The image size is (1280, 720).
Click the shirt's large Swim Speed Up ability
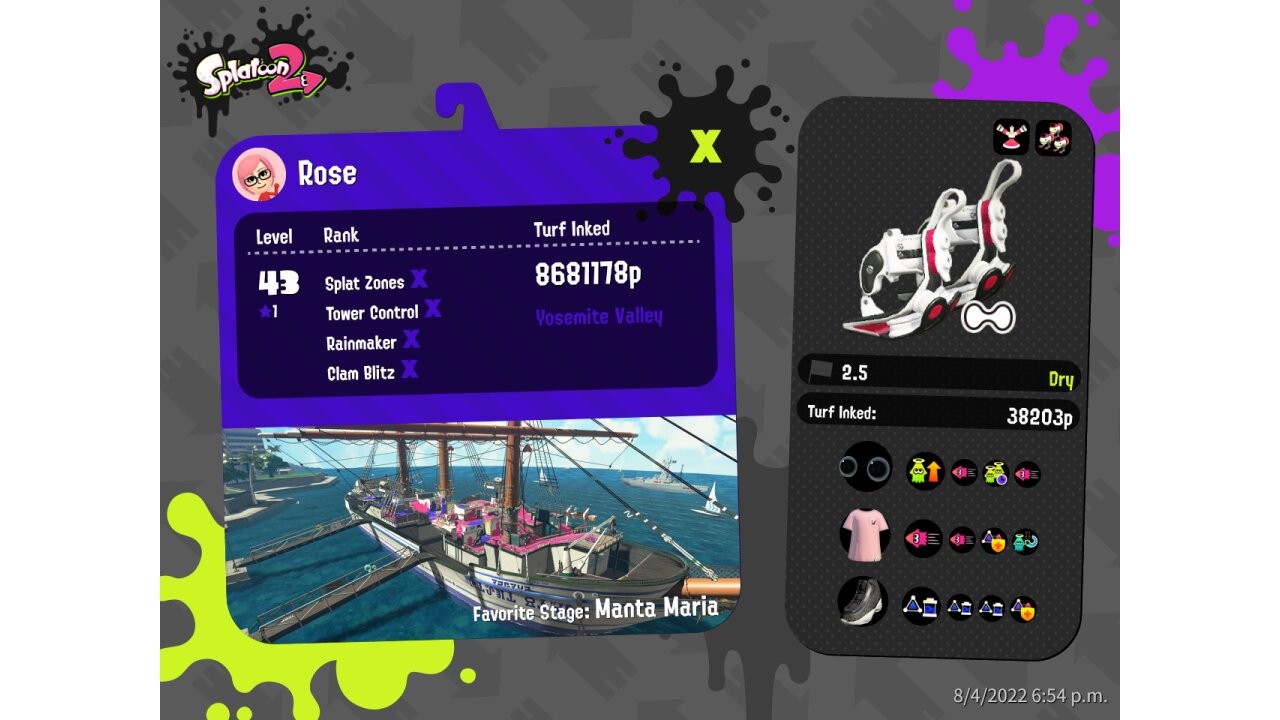923,539
